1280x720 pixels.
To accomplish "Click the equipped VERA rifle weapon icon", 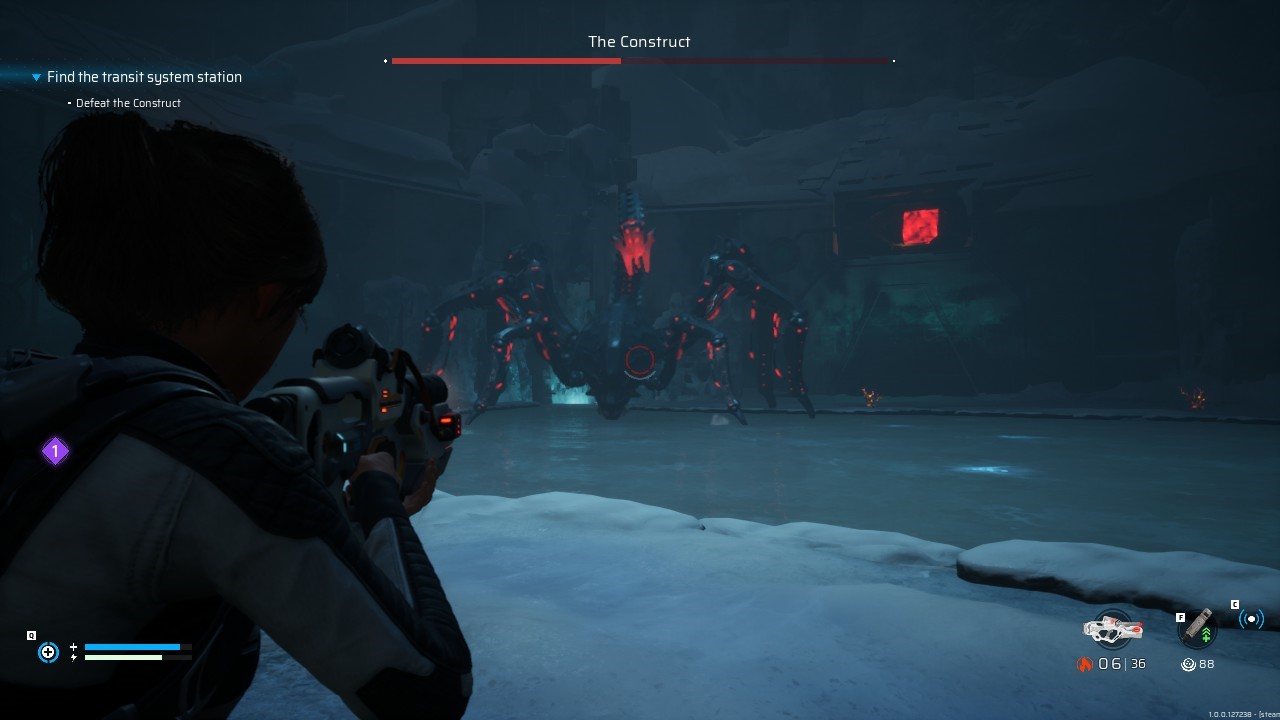I will point(1113,628).
